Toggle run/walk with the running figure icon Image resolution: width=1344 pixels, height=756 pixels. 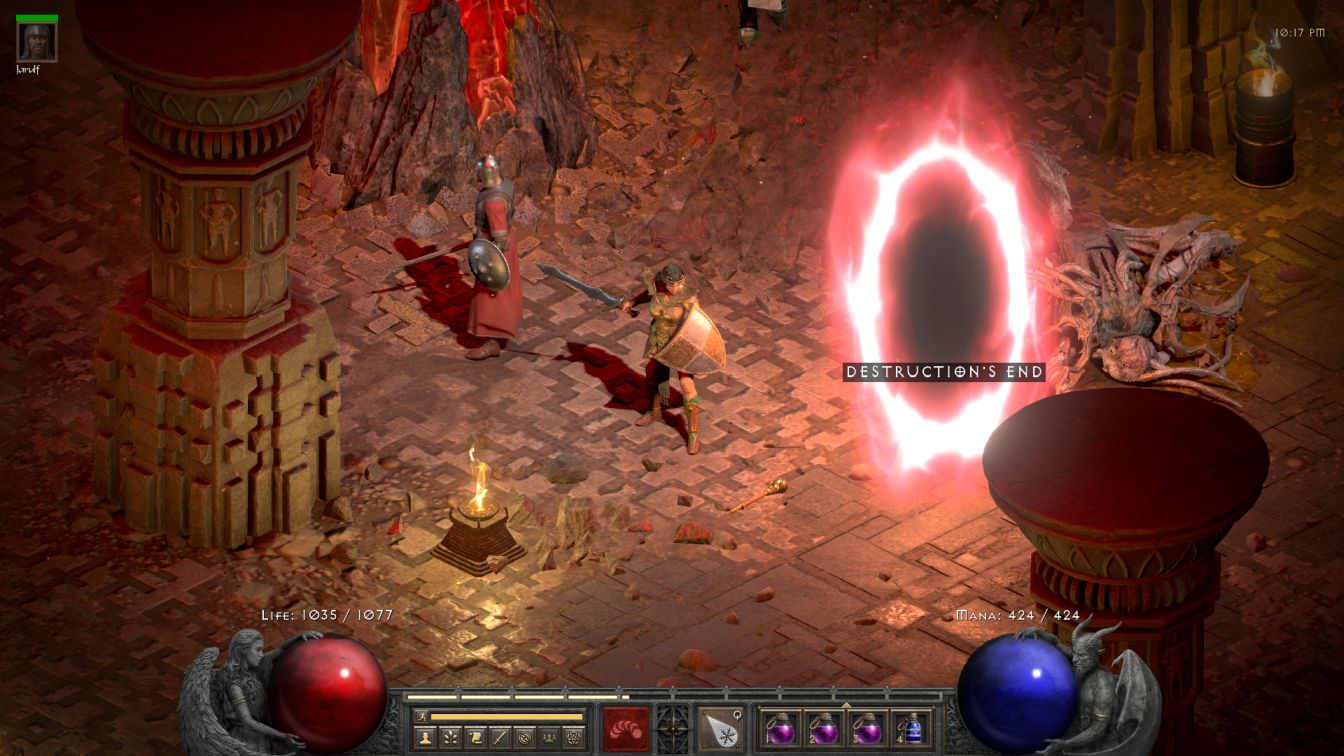coord(421,716)
